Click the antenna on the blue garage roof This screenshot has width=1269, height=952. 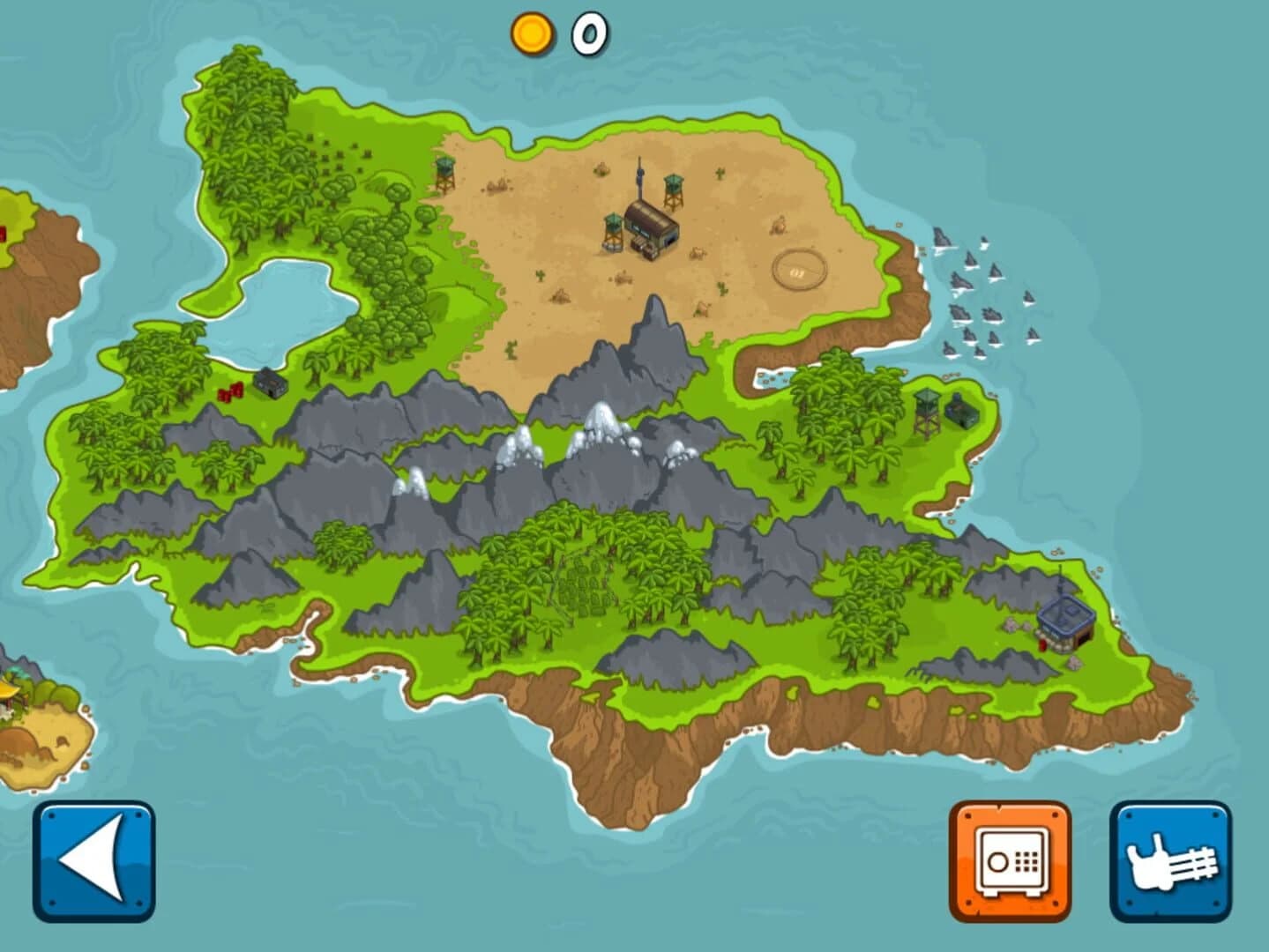pyautogui.click(x=1059, y=577)
